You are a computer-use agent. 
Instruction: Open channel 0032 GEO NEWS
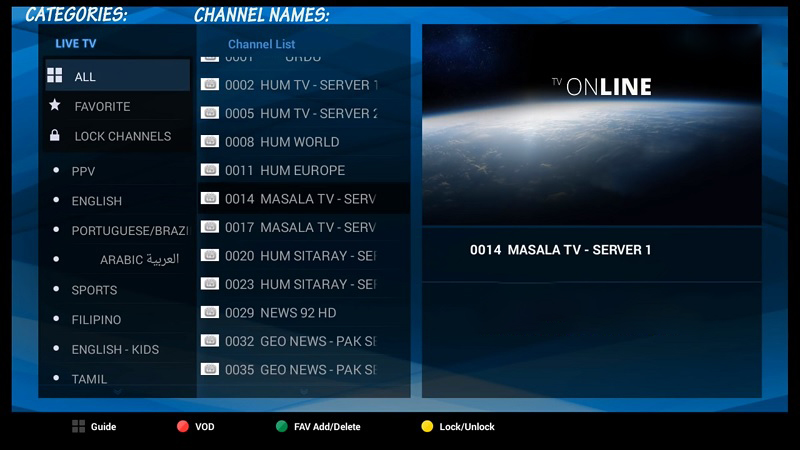tap(300, 341)
